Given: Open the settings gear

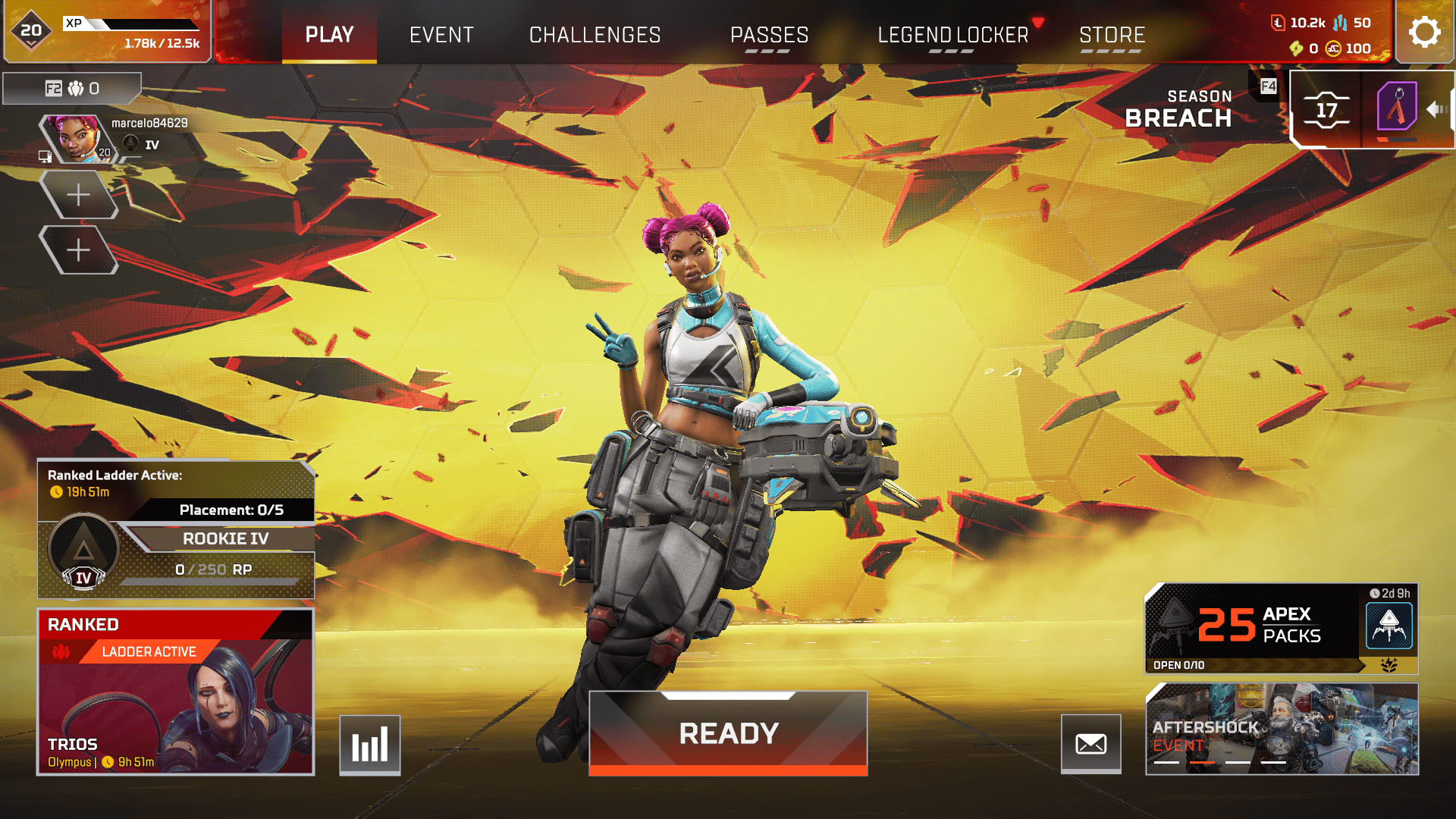Looking at the screenshot, I should 1425,32.
